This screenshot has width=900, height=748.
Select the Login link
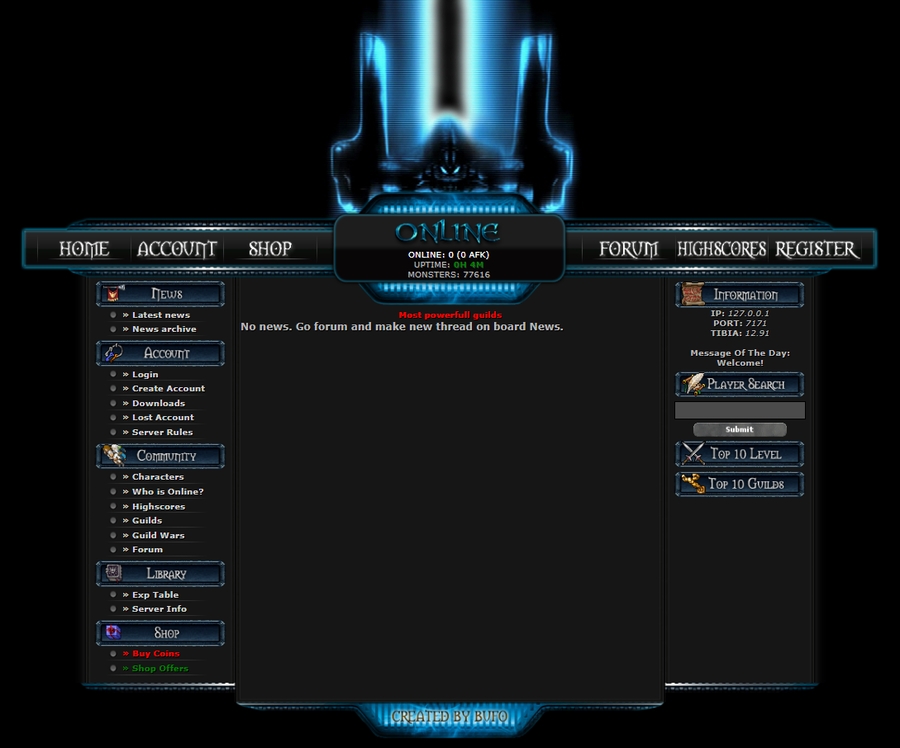[x=145, y=374]
